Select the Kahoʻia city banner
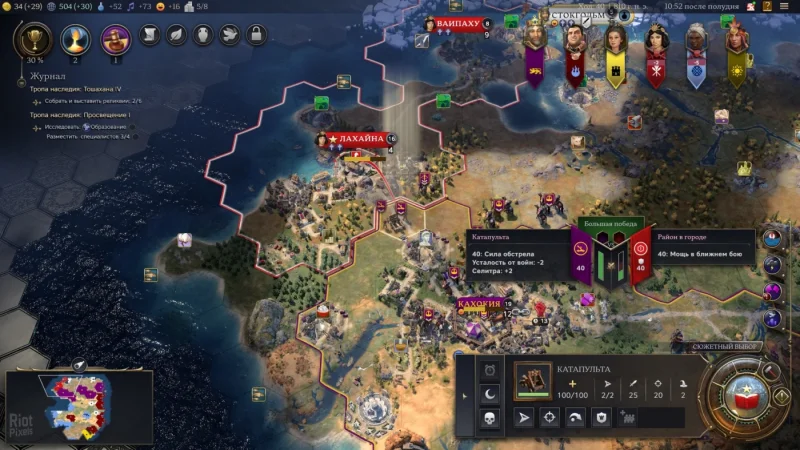The width and height of the screenshot is (800, 450). 480,303
